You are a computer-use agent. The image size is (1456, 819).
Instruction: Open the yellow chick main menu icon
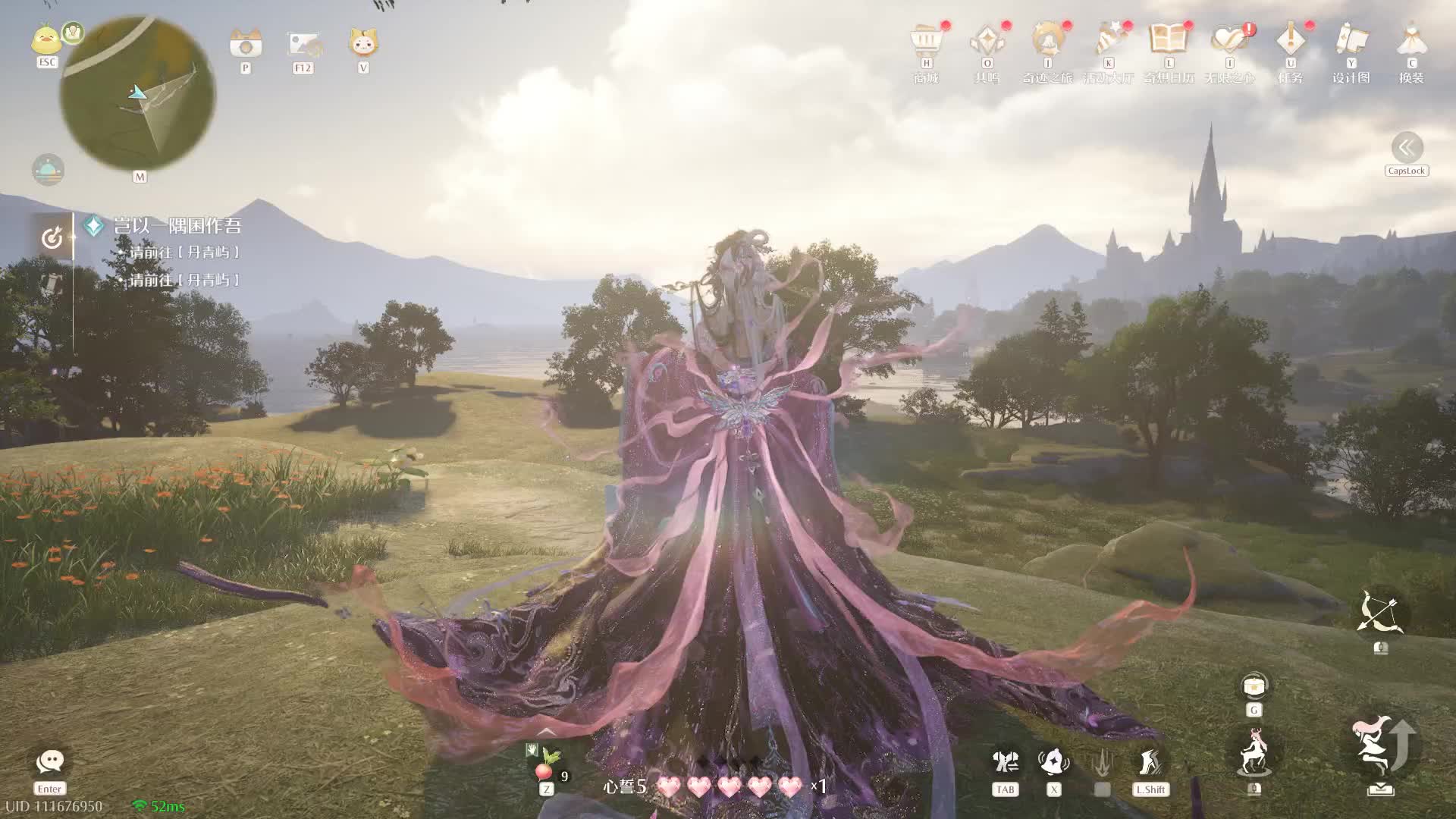46,39
